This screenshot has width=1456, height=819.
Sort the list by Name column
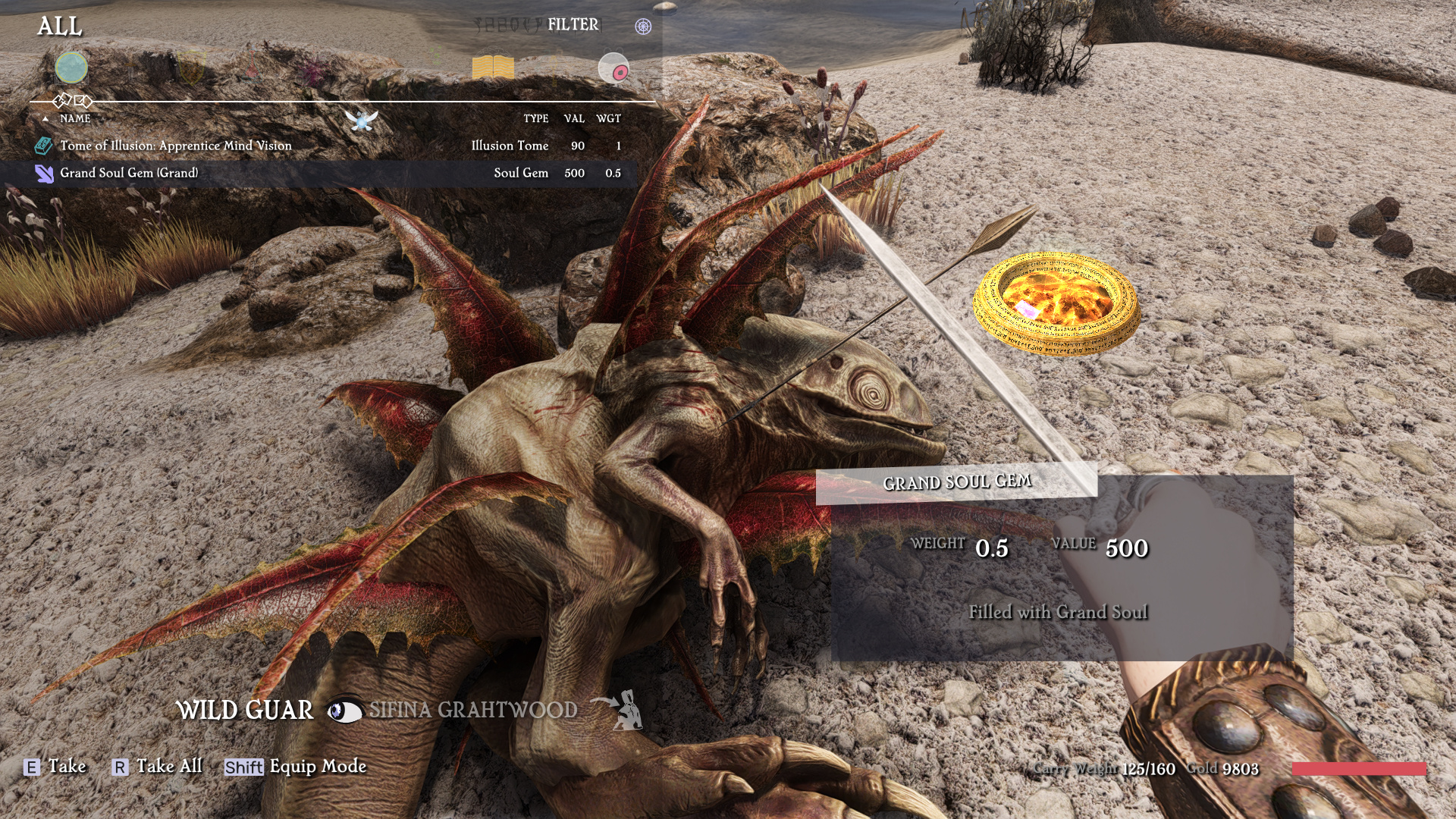coord(75,119)
